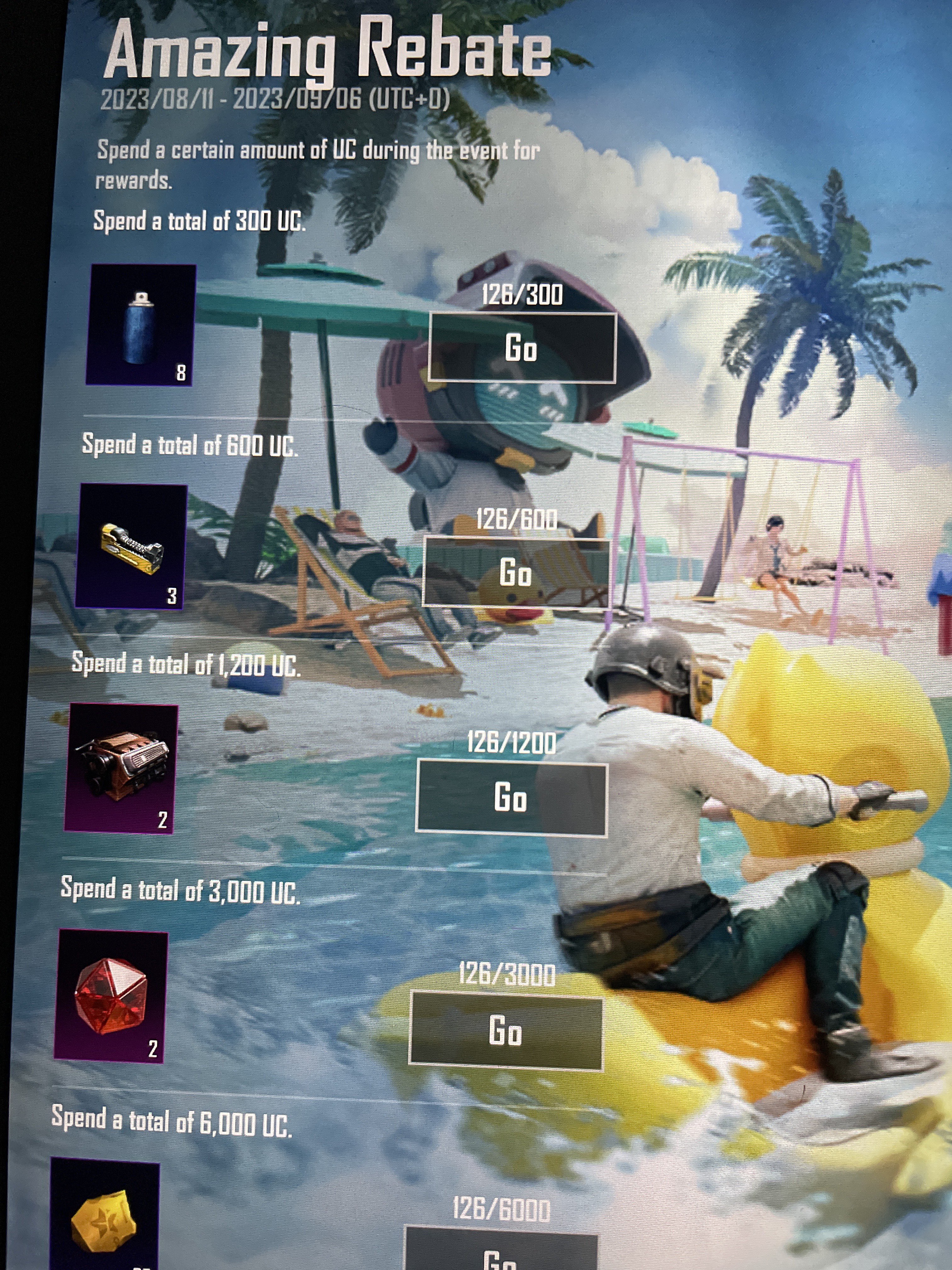Screen dimensions: 952x1270
Task: Inspect the blue spray paint can reward
Action: [141, 325]
